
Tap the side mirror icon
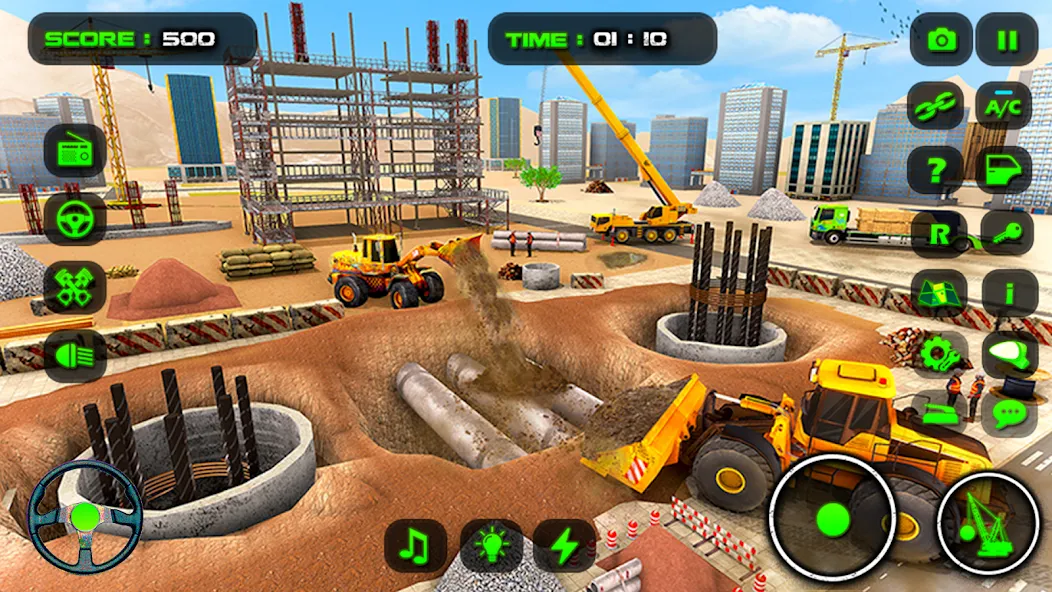[x=1008, y=352]
